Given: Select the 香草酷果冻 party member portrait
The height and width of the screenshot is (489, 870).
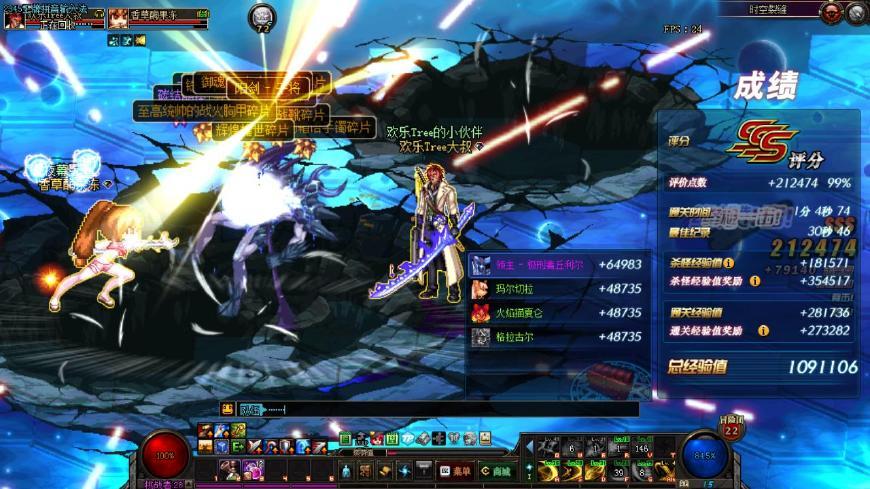Looking at the screenshot, I should pos(119,17).
